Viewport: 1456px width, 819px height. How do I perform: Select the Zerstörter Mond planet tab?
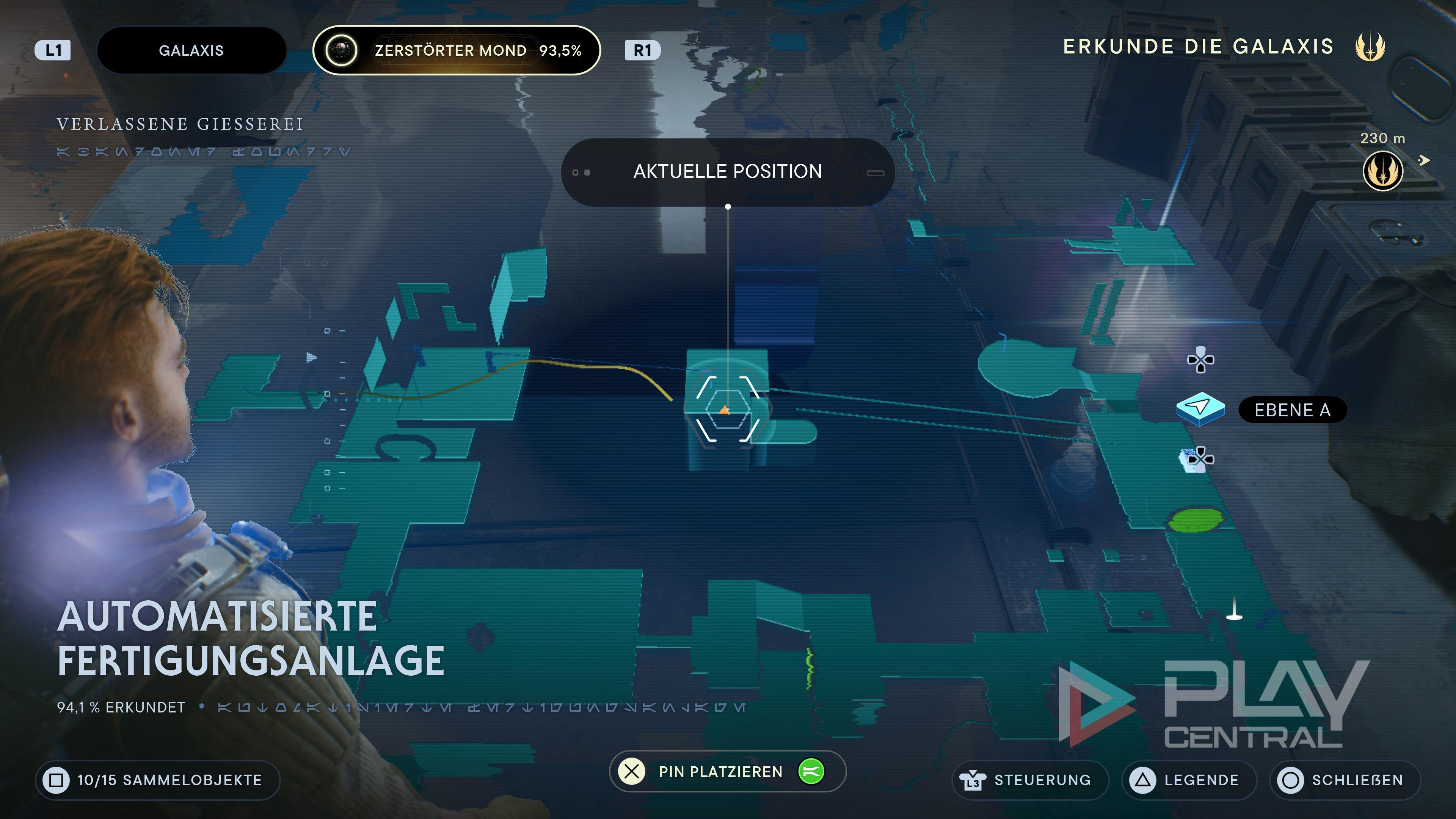coord(457,50)
